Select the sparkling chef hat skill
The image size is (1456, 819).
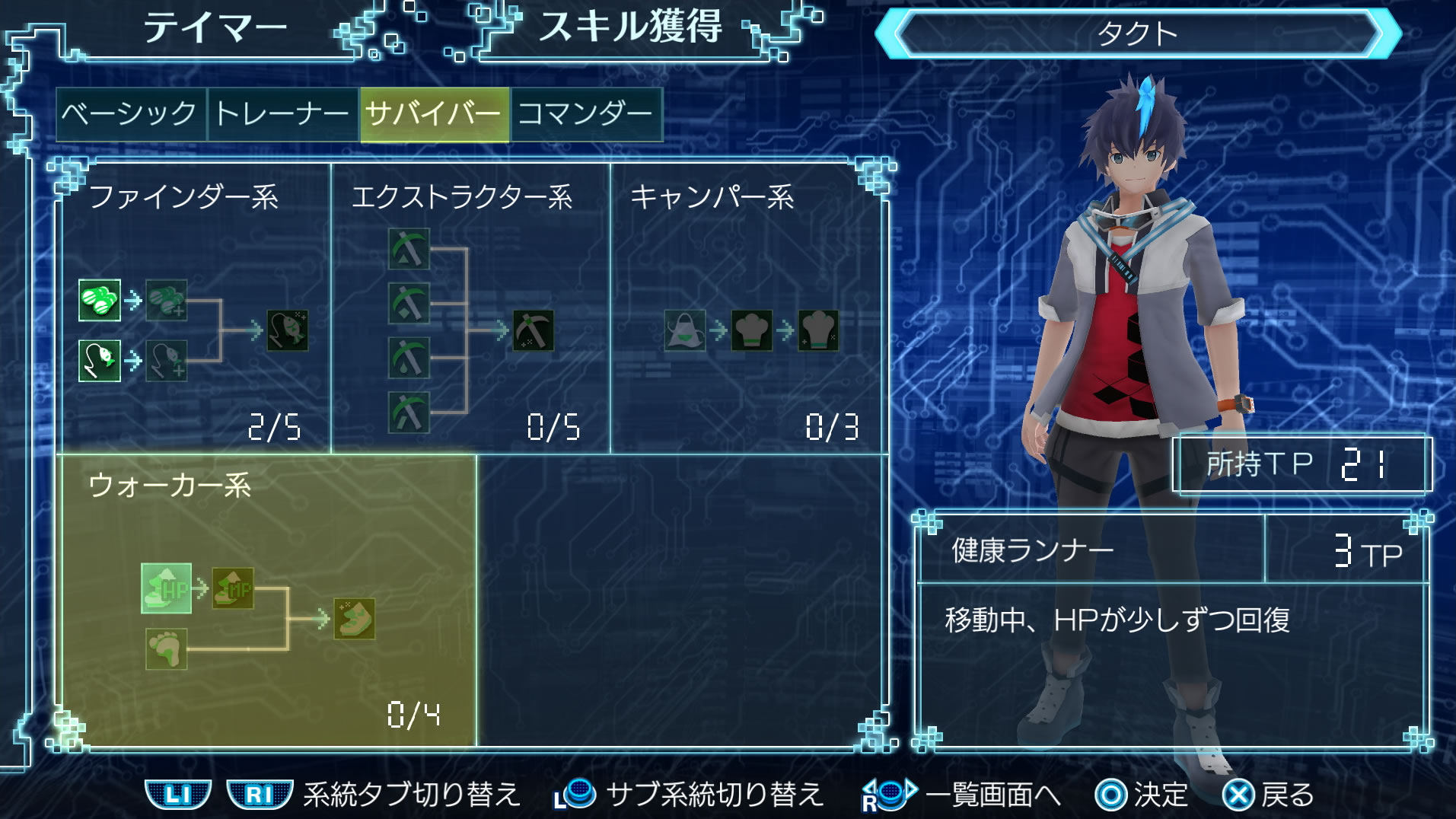[x=818, y=330]
